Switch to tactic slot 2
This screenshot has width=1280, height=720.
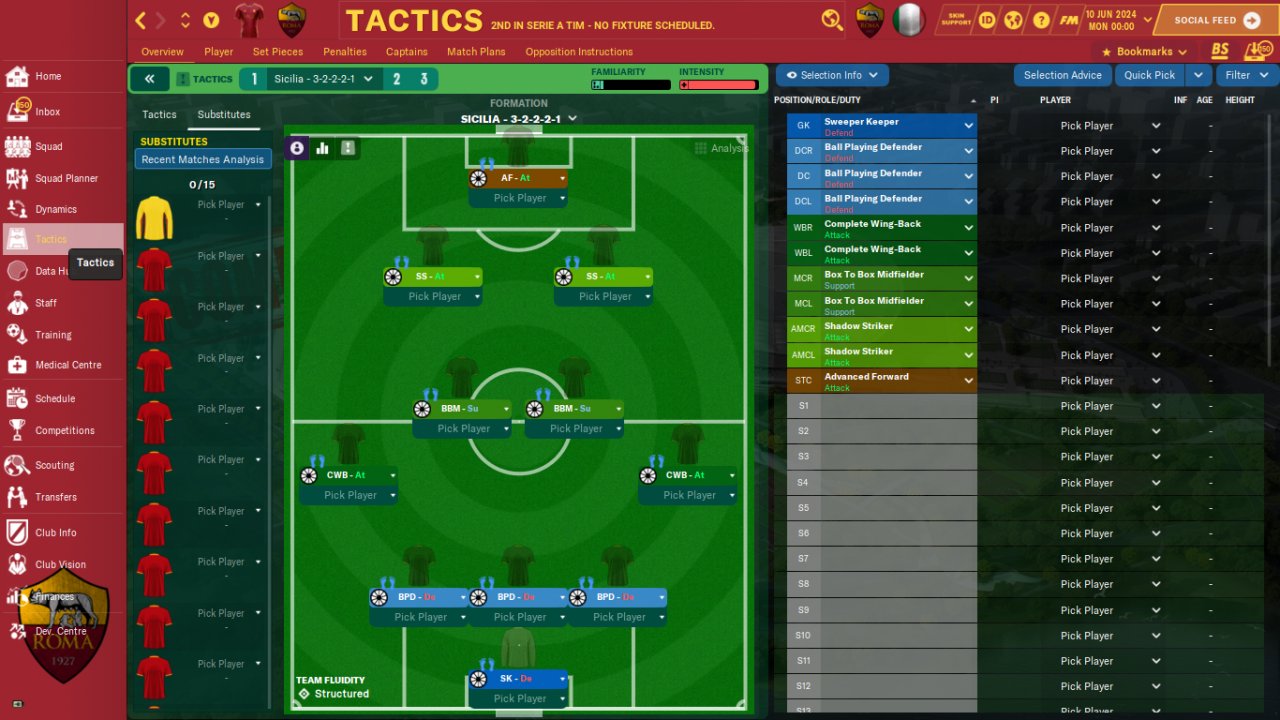coord(397,79)
